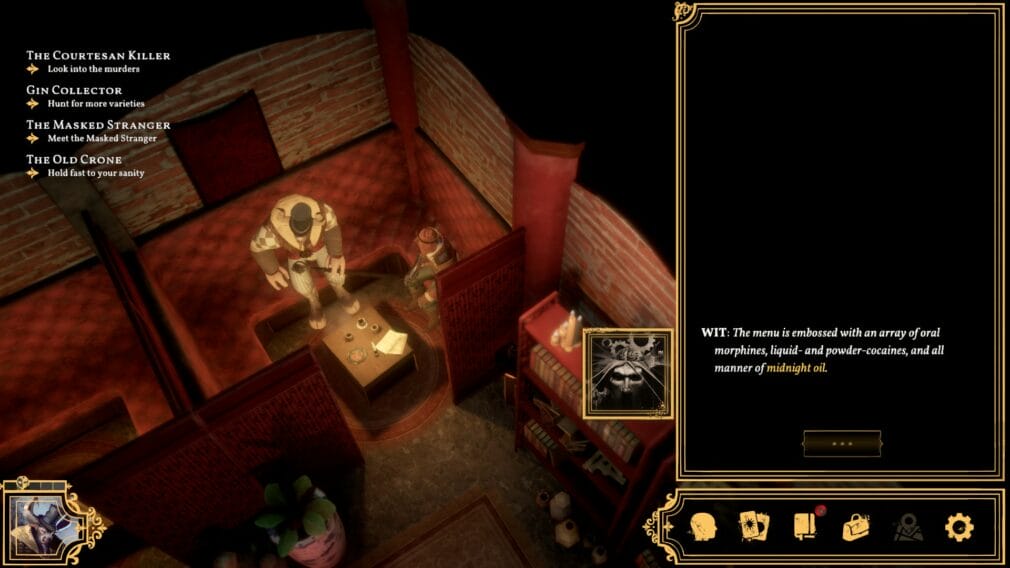Open the inventory bag
The width and height of the screenshot is (1010, 568).
pyautogui.click(x=856, y=526)
